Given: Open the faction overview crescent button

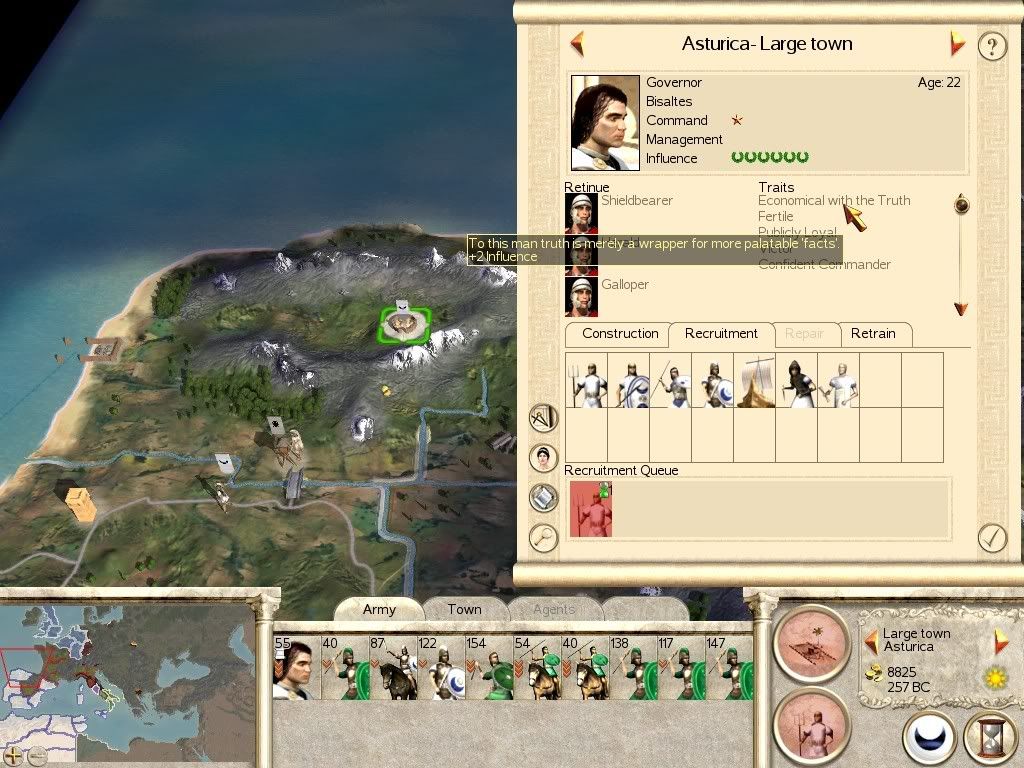Looking at the screenshot, I should point(929,739).
